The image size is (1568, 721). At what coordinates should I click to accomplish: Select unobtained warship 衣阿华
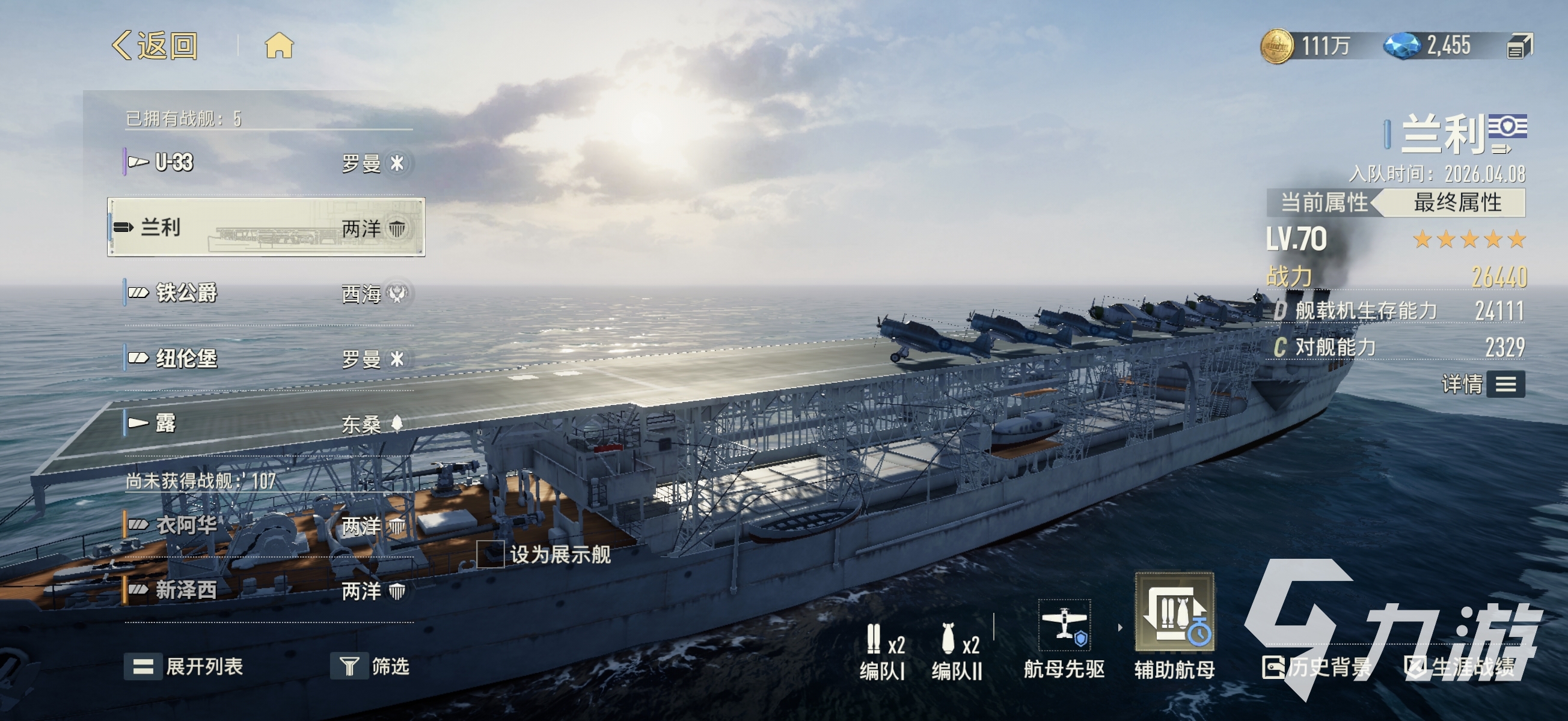point(266,526)
